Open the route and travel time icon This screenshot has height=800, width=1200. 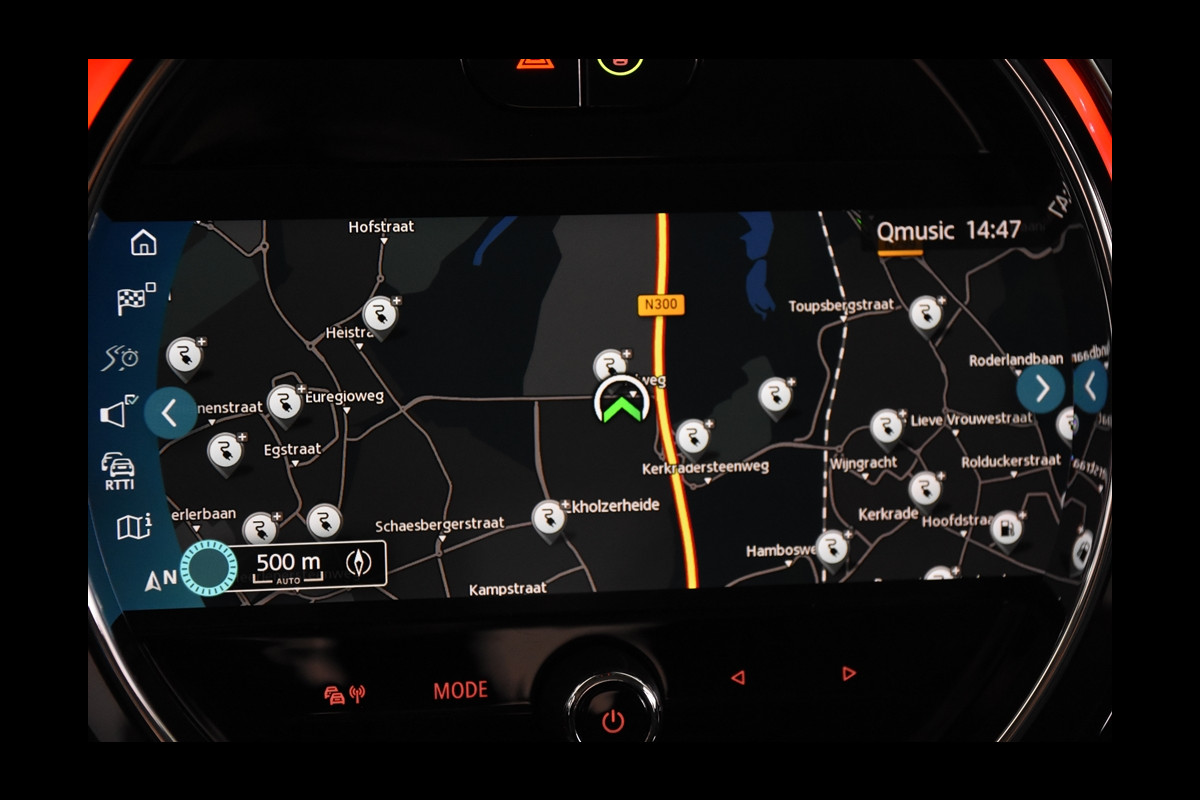pos(121,357)
